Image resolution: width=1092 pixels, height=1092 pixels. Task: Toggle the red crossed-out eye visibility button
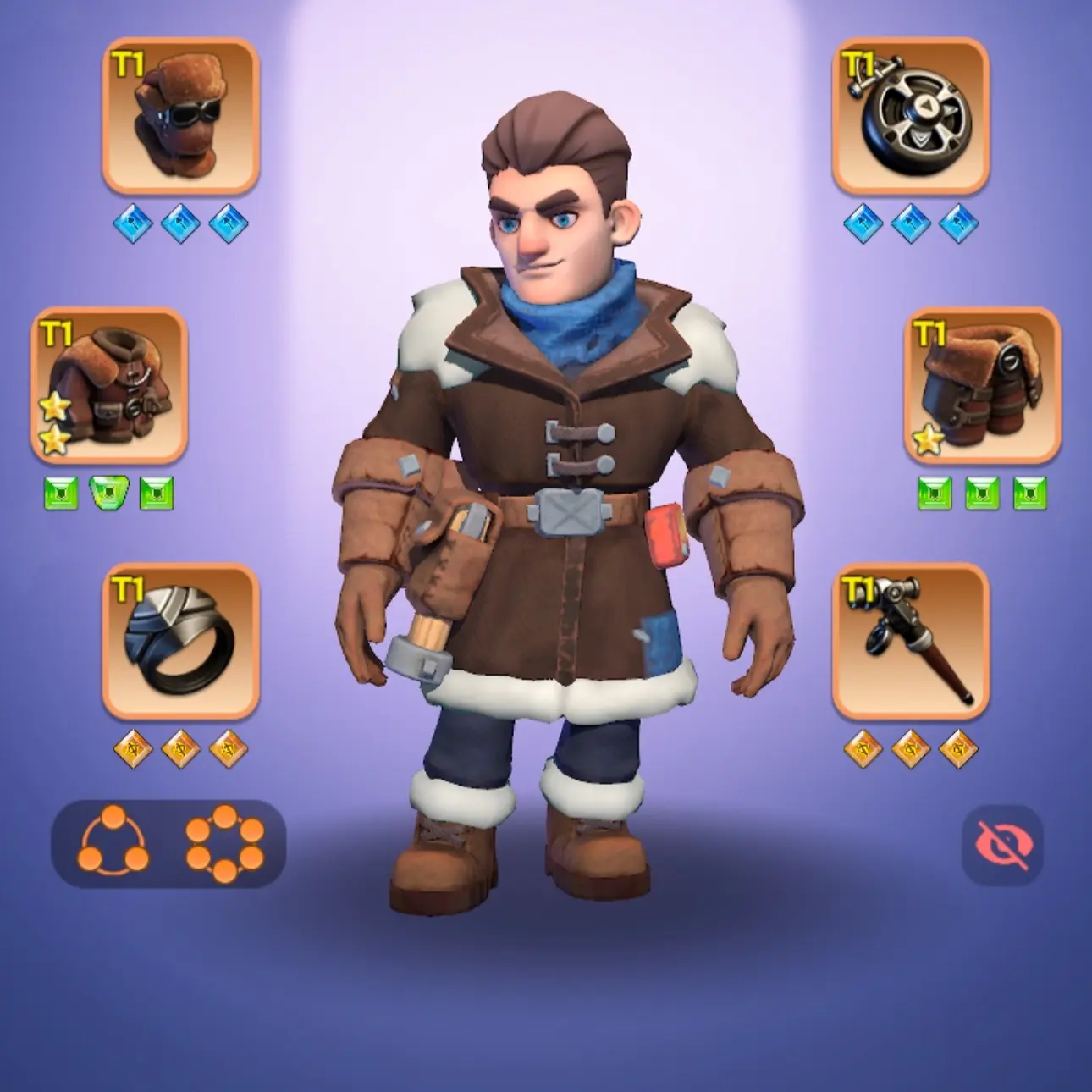pyautogui.click(x=1001, y=844)
